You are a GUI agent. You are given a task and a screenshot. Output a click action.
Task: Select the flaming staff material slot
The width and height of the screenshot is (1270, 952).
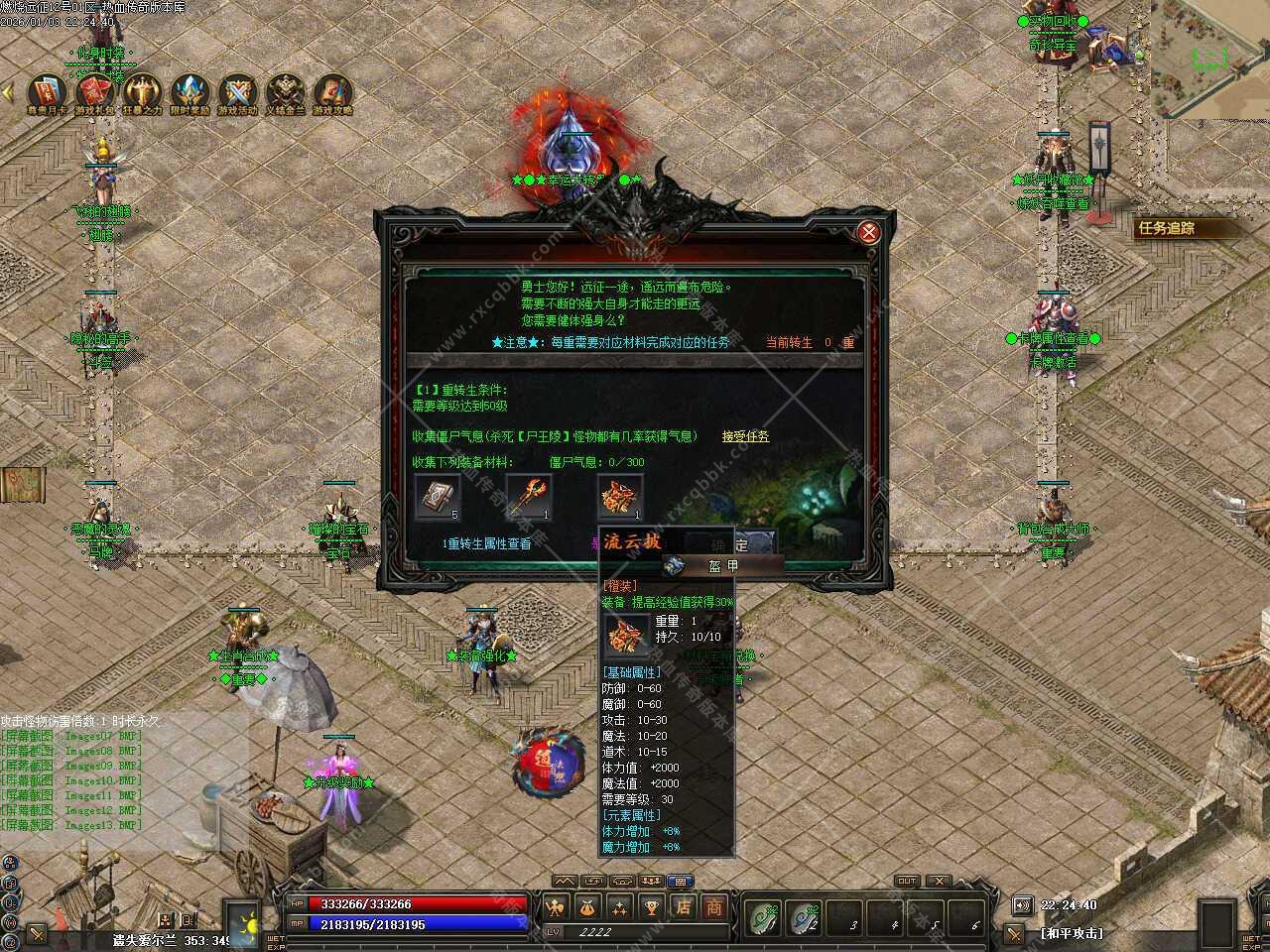[x=529, y=497]
